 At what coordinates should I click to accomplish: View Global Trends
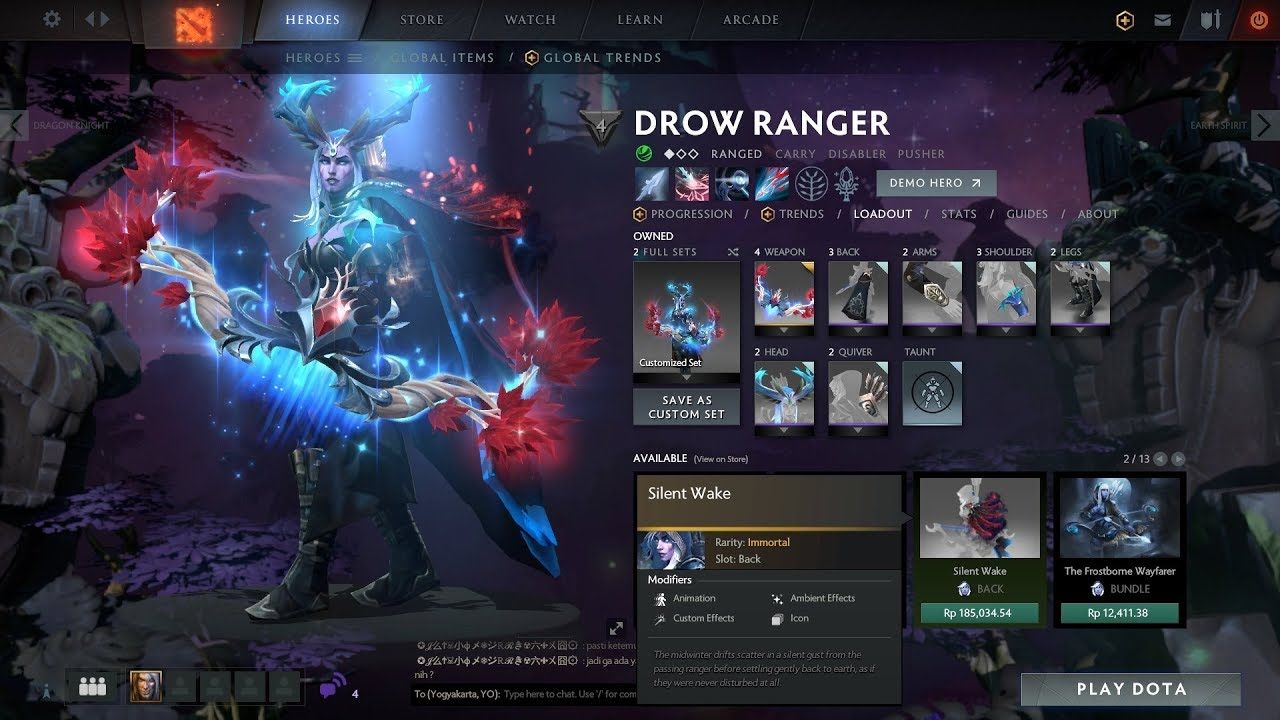point(602,58)
